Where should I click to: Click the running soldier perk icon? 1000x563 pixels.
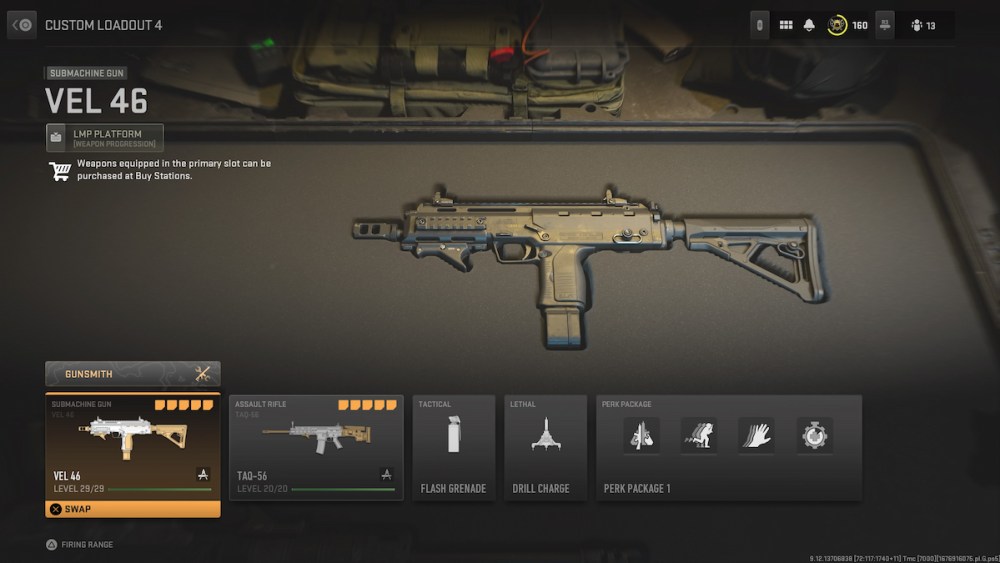[698, 435]
